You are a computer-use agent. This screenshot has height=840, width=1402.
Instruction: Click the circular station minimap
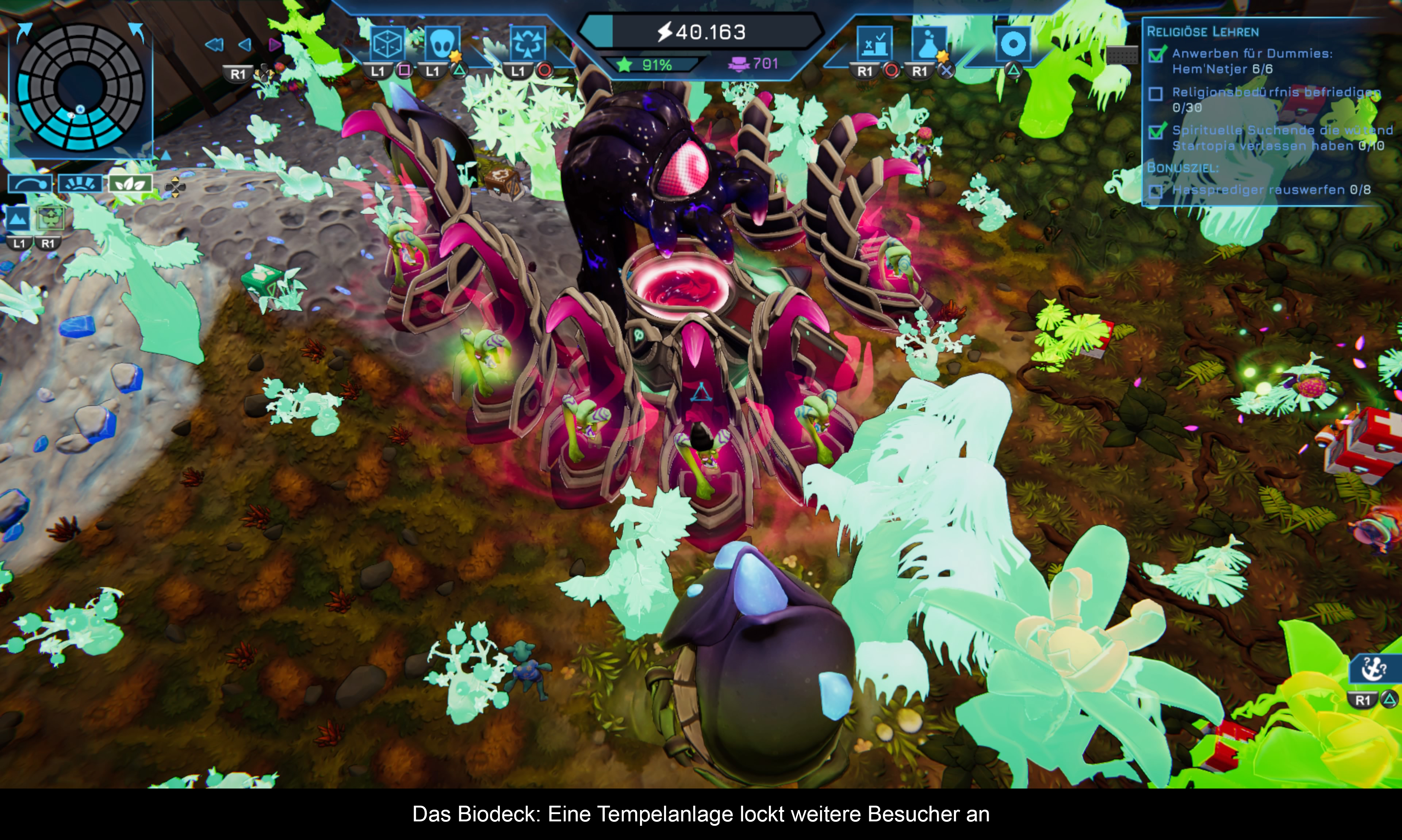click(80, 88)
